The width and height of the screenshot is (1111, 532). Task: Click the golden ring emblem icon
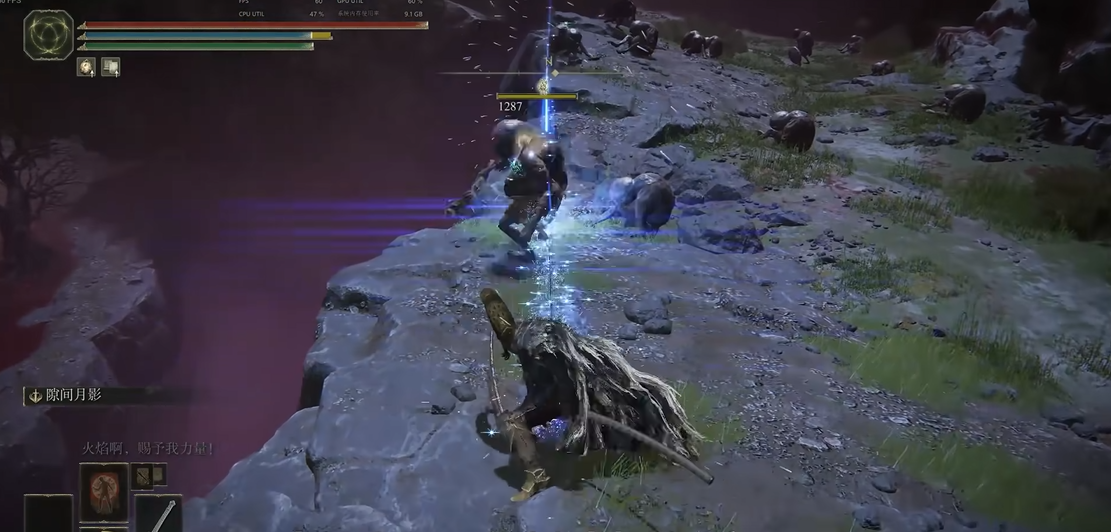48,34
